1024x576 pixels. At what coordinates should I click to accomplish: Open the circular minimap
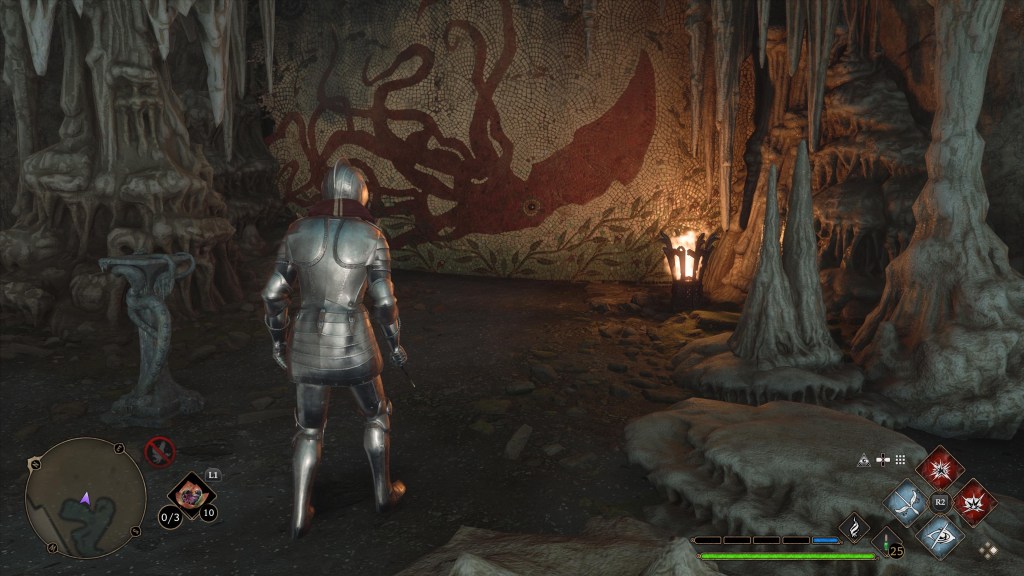point(85,496)
